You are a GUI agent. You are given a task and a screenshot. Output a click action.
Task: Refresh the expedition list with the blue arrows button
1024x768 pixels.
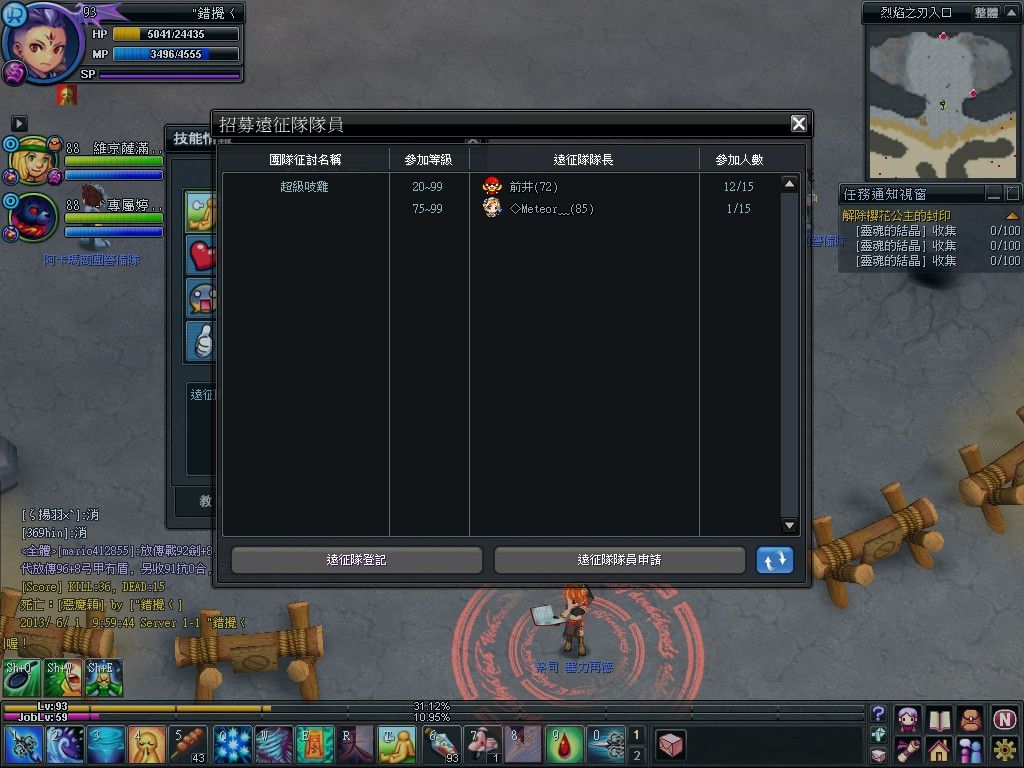(774, 560)
